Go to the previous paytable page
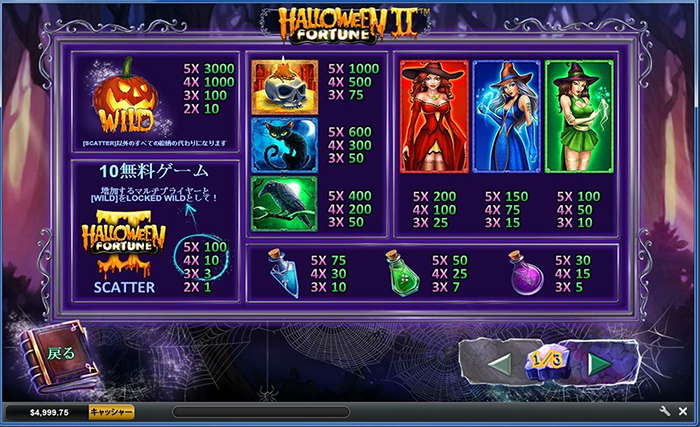This screenshot has height=427, width=700. point(502,362)
